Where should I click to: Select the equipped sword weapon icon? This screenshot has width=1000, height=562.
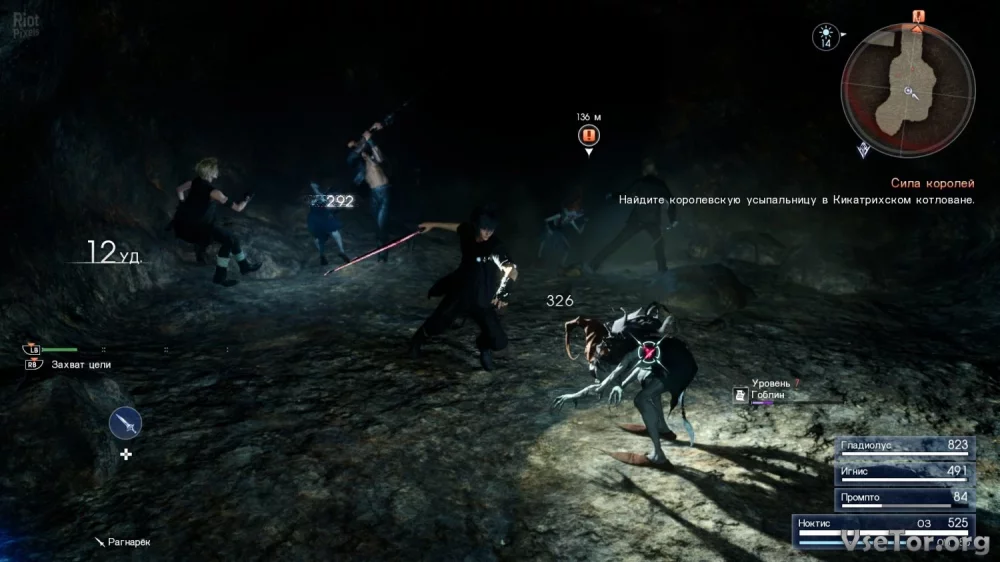click(125, 424)
